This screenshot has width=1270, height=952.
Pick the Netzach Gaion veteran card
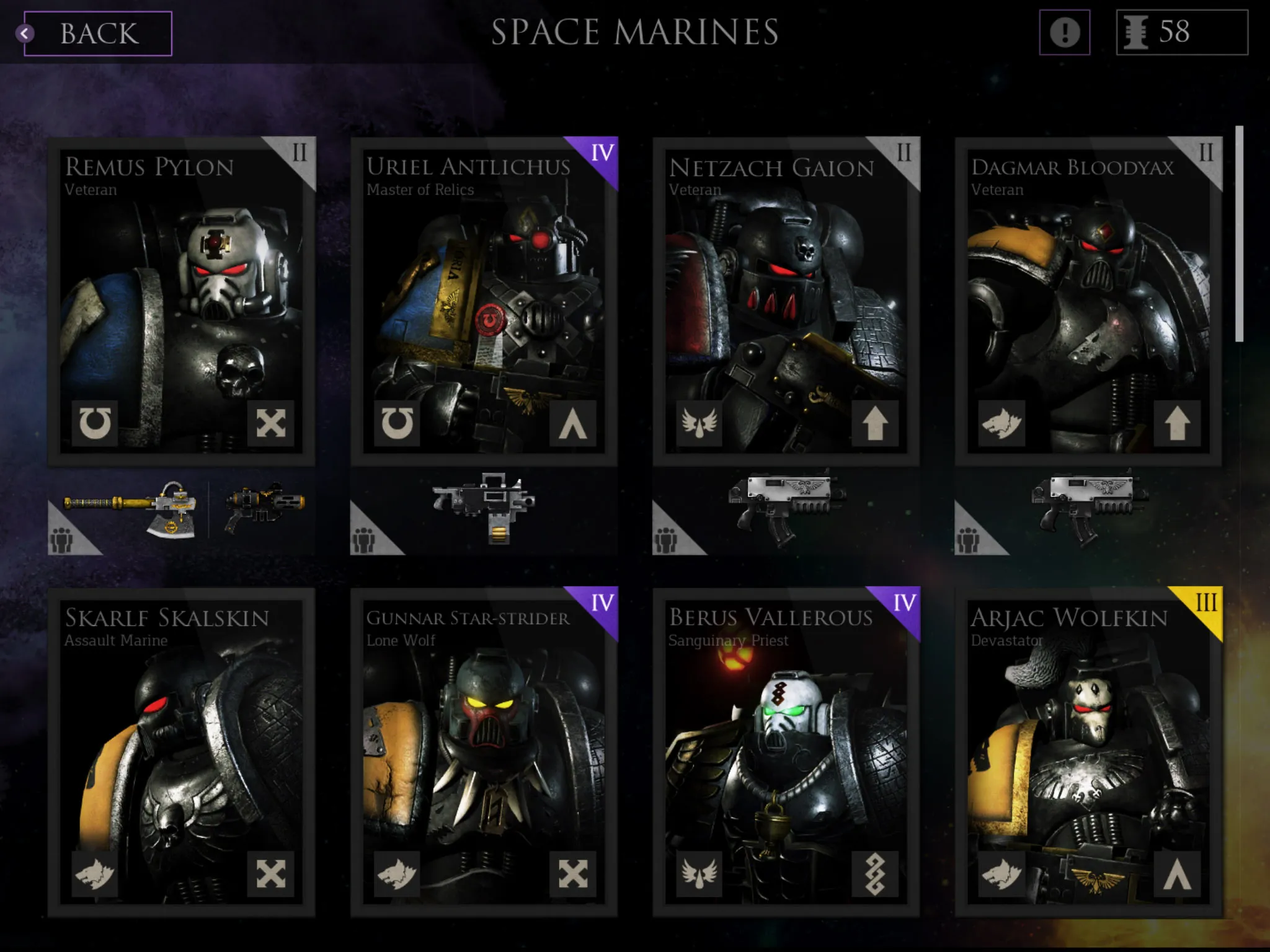click(x=786, y=301)
